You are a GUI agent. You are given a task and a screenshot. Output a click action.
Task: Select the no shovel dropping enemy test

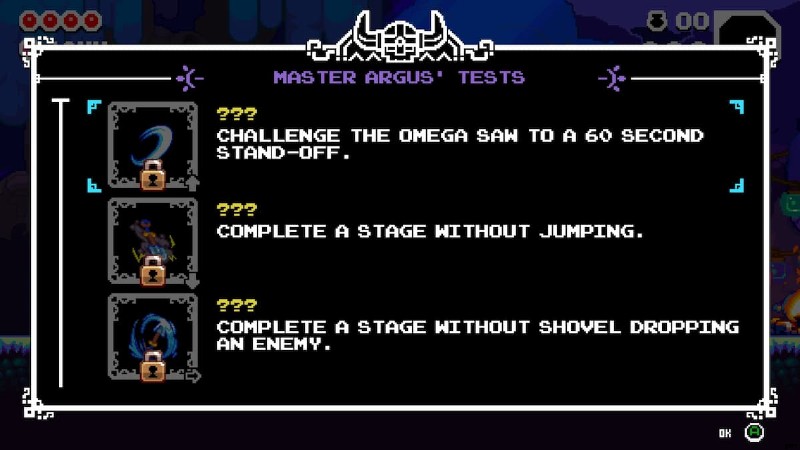point(478,336)
